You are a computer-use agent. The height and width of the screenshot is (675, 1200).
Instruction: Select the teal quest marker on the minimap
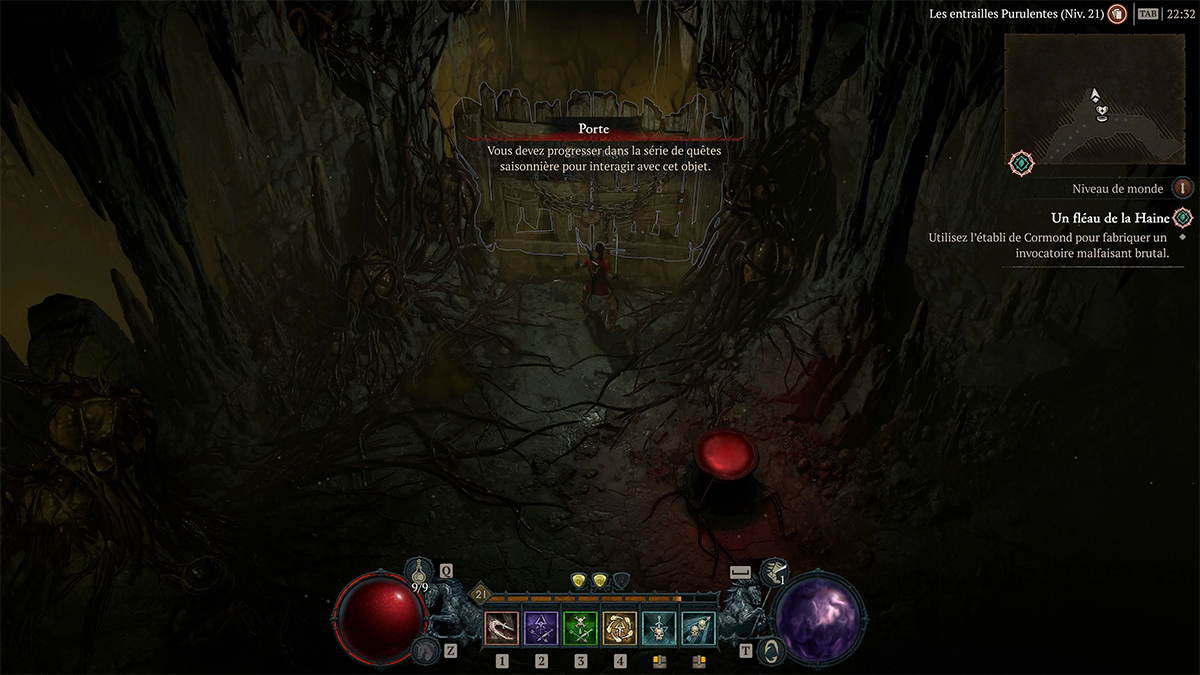tap(1021, 162)
